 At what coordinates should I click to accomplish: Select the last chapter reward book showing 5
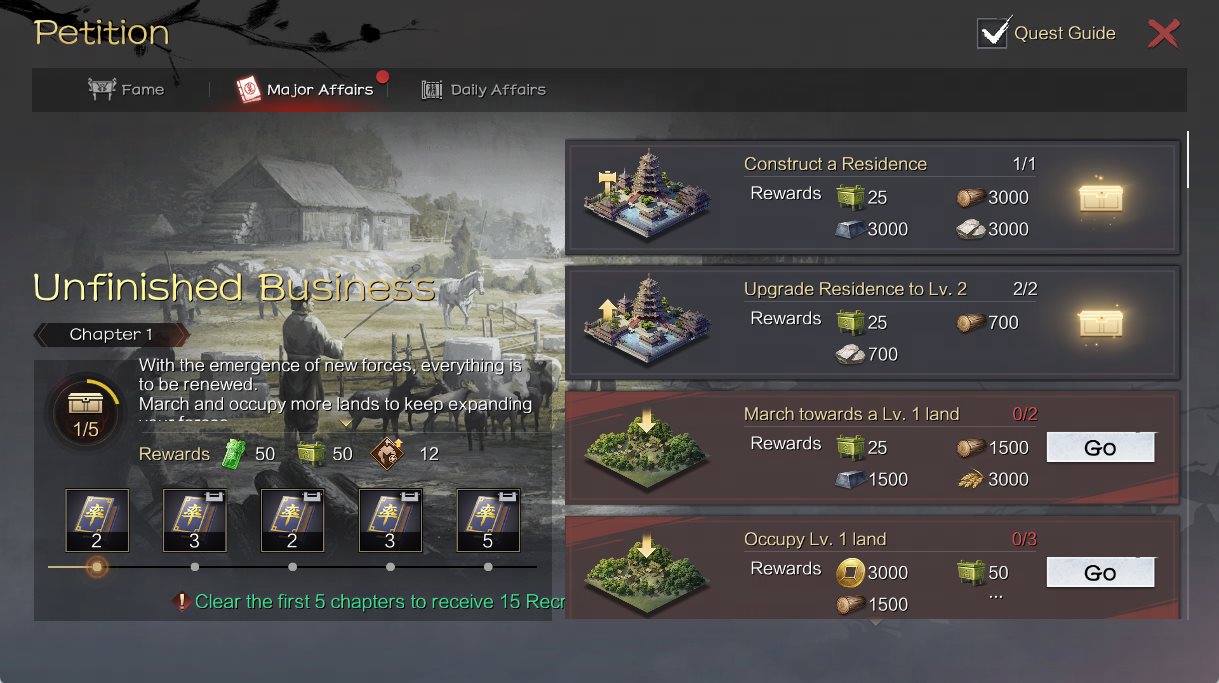tap(488, 520)
